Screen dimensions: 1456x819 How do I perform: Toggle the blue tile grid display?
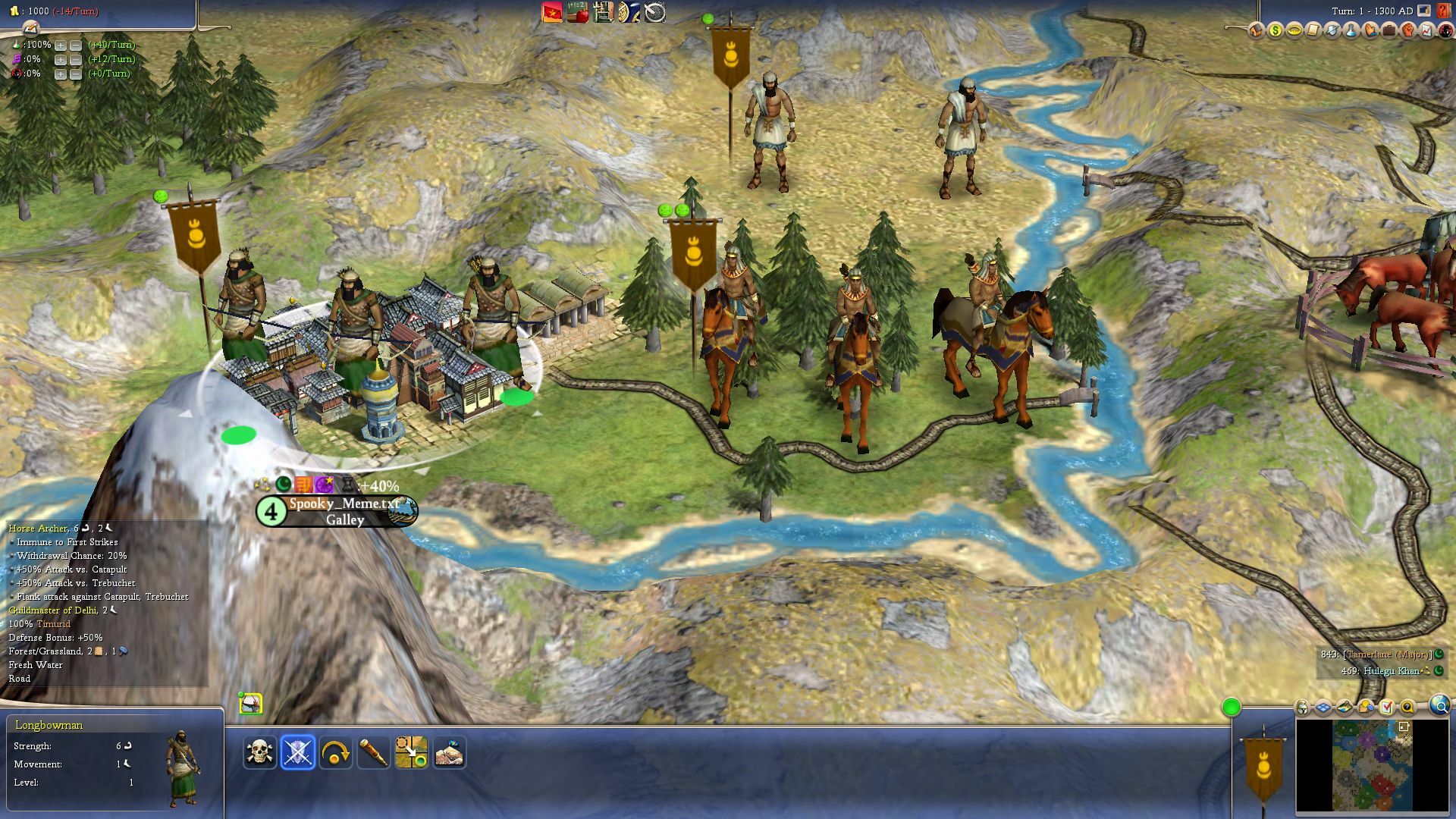(x=1323, y=708)
